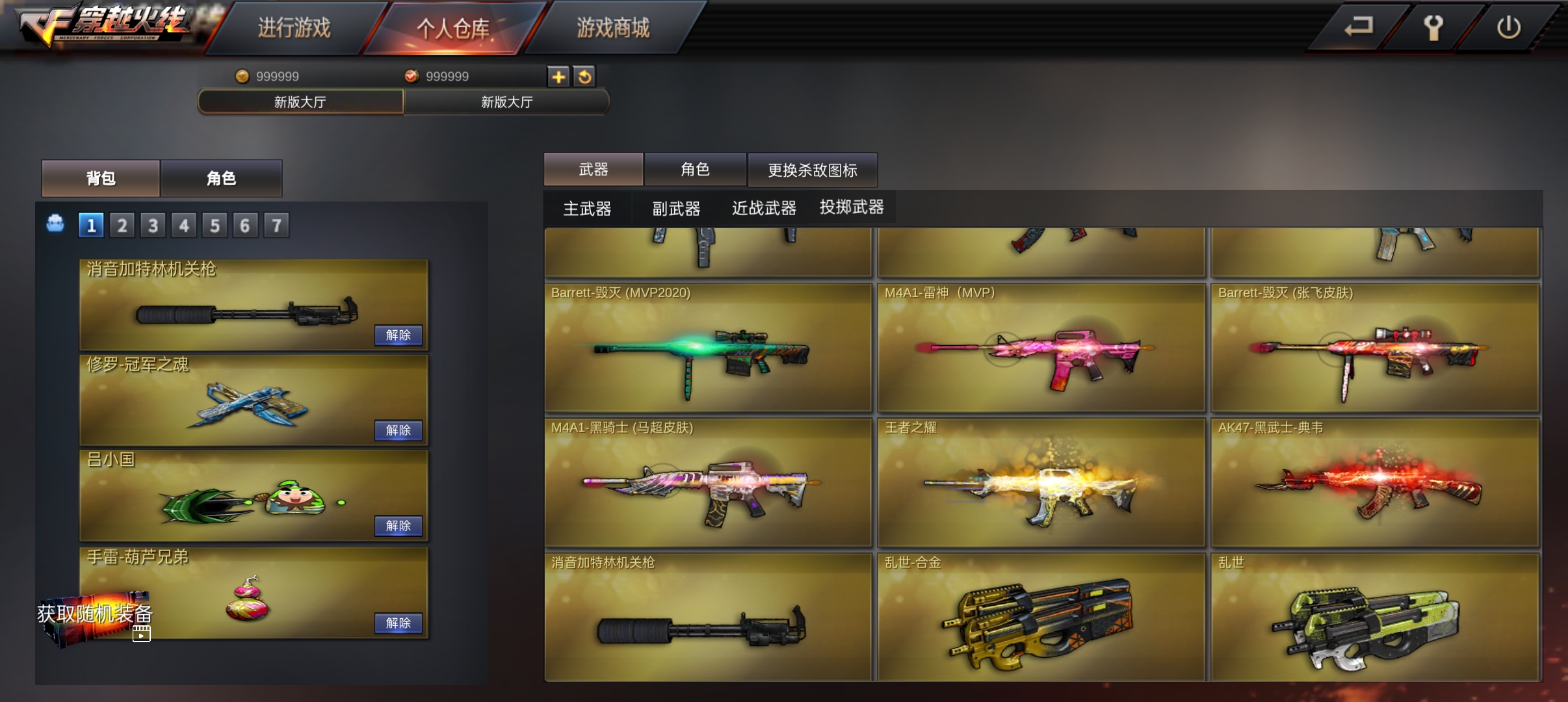Open settings via the wrench icon
Viewport: 1568px width, 702px height.
(1435, 27)
